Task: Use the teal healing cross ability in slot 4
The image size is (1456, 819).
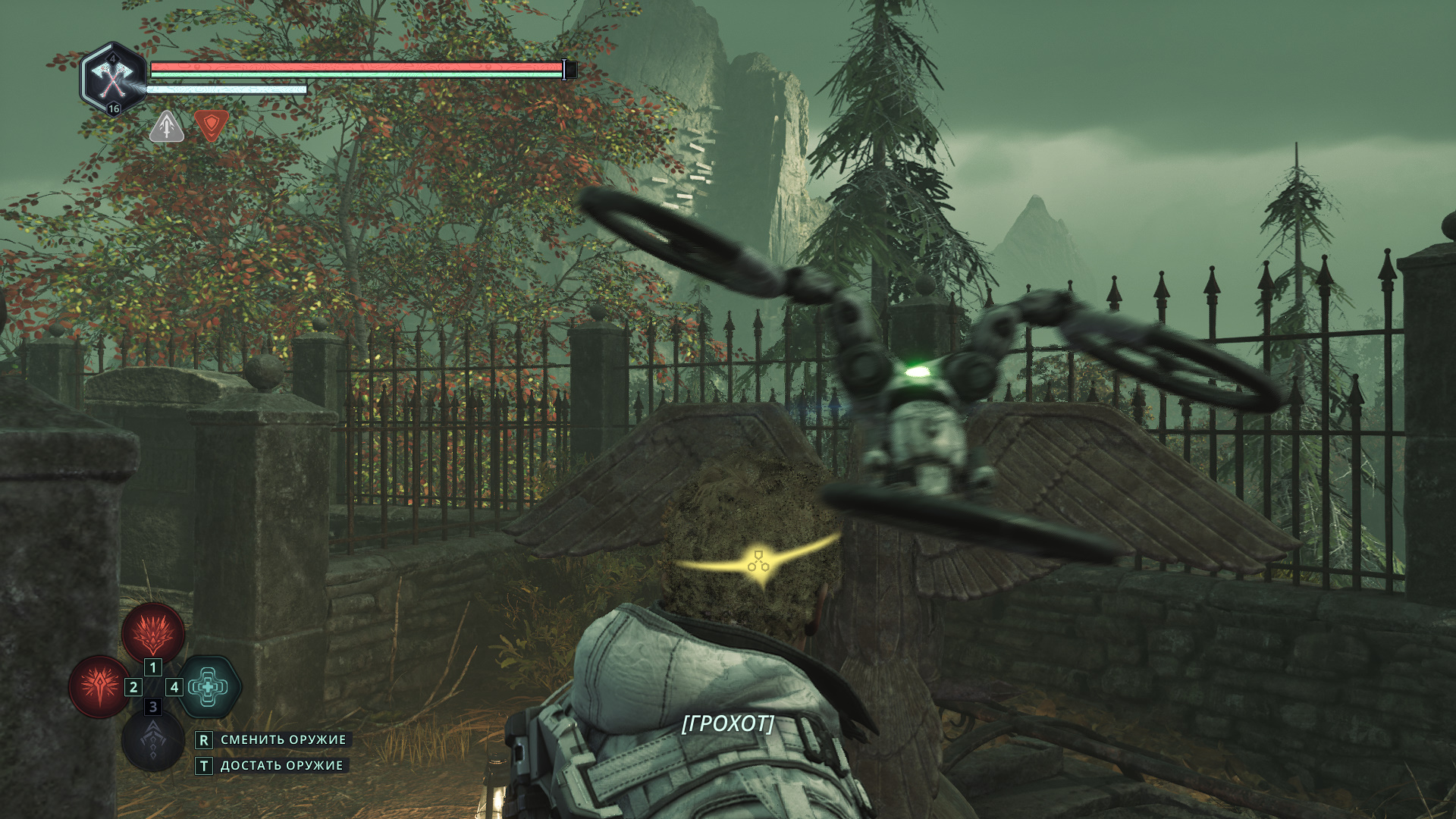Action: point(209,687)
